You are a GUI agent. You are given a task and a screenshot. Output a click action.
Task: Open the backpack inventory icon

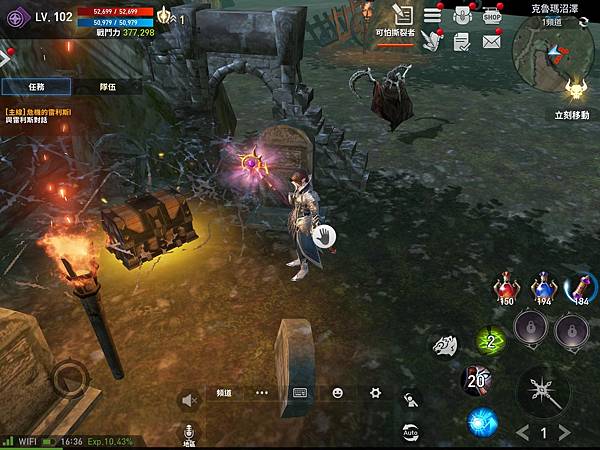[462, 15]
